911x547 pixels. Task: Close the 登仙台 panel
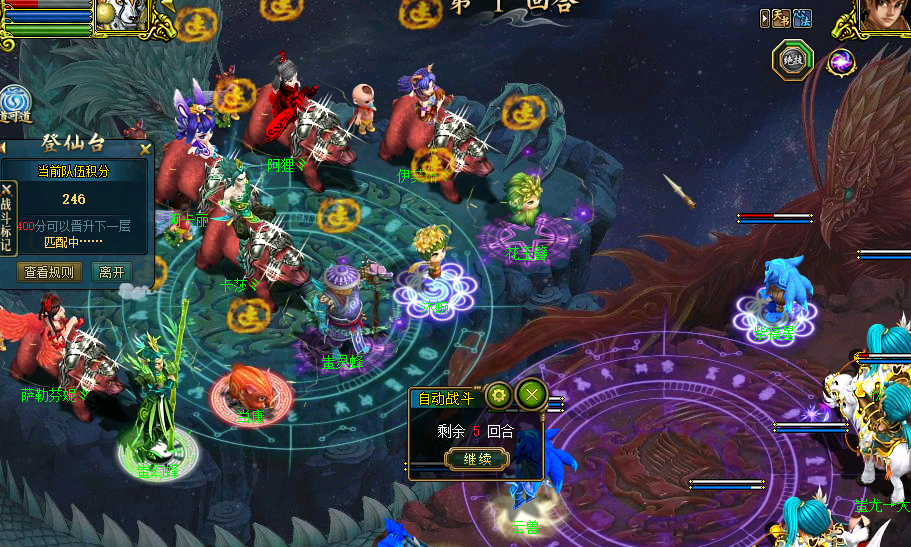pos(146,149)
